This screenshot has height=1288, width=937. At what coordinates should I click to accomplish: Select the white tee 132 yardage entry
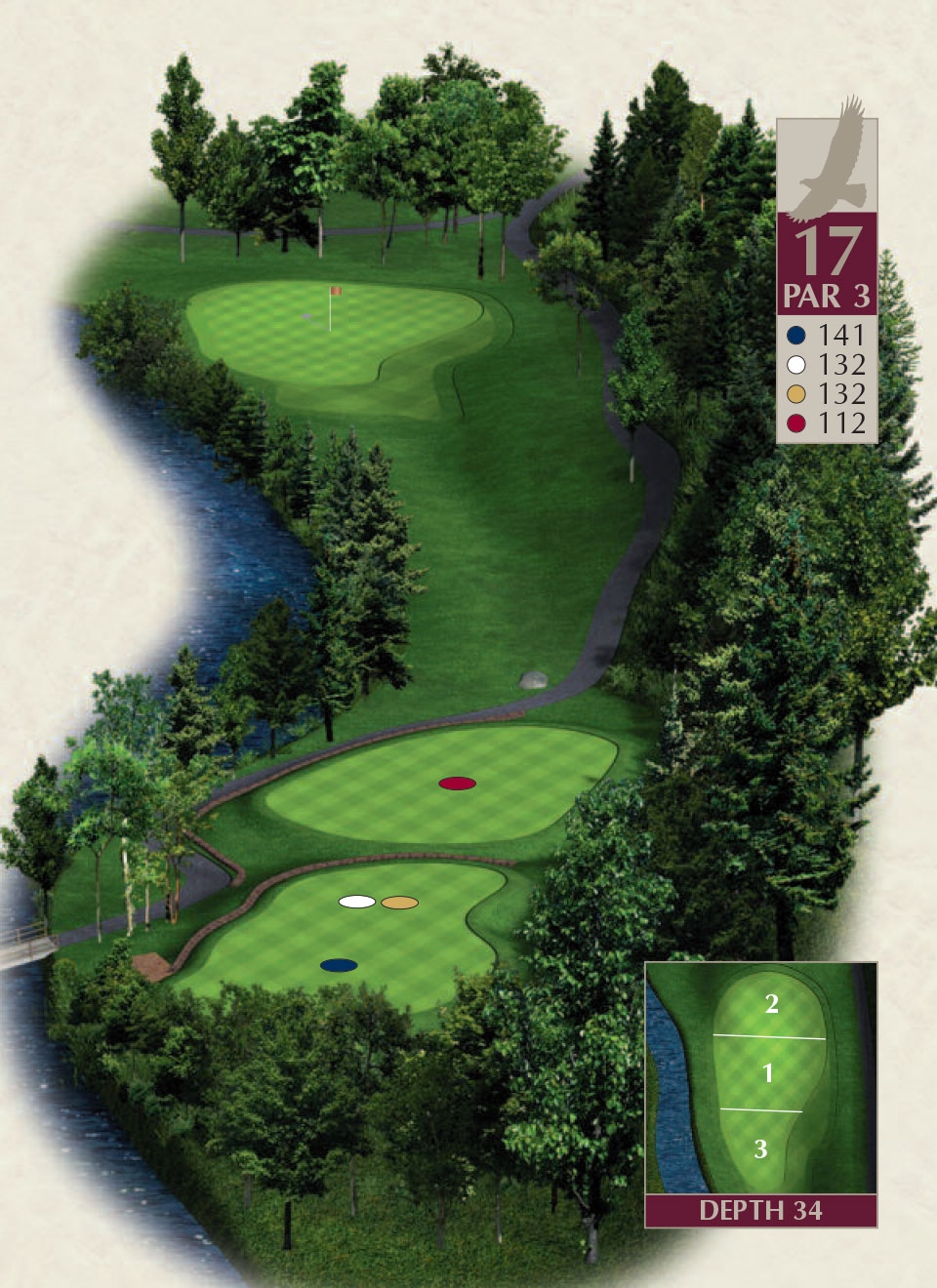tap(828, 364)
